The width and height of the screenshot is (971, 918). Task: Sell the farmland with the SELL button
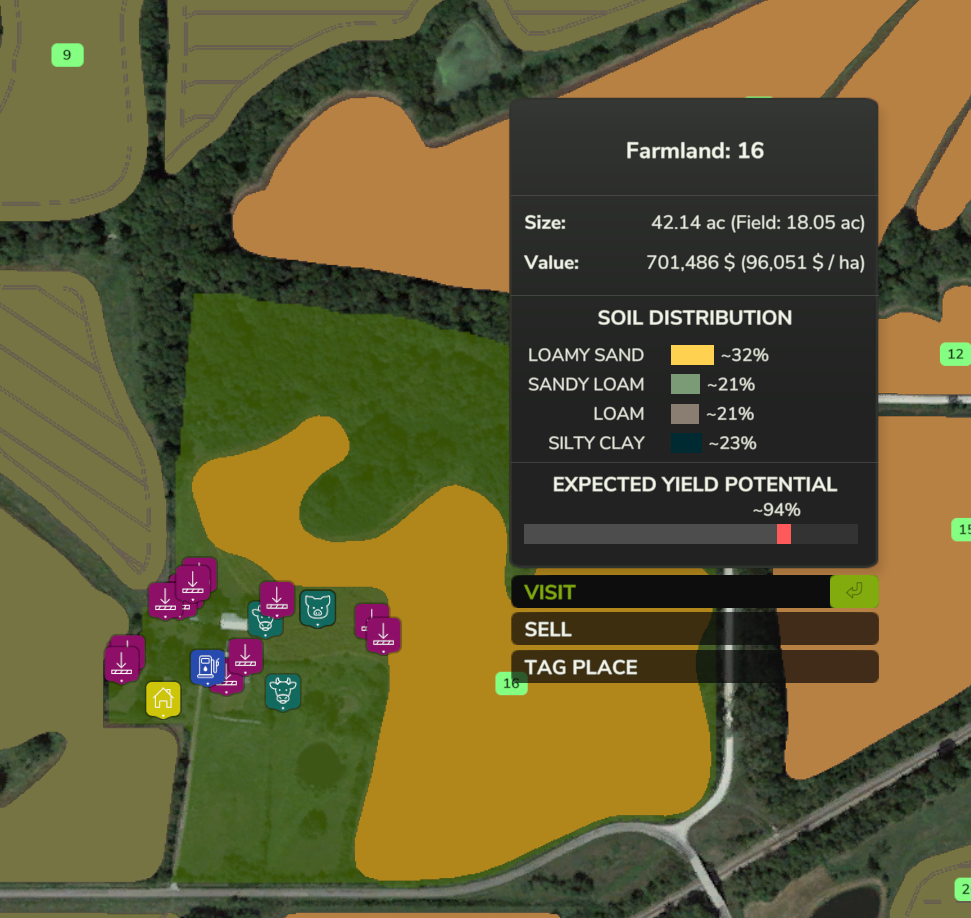coord(694,629)
